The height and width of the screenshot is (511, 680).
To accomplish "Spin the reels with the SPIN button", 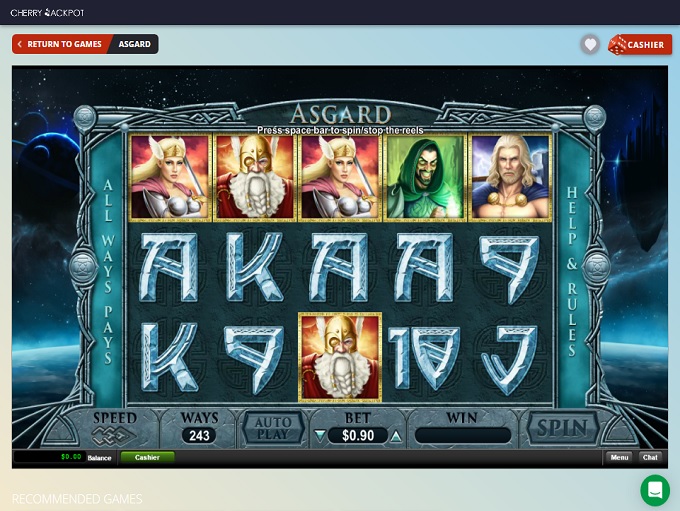I will click(562, 428).
